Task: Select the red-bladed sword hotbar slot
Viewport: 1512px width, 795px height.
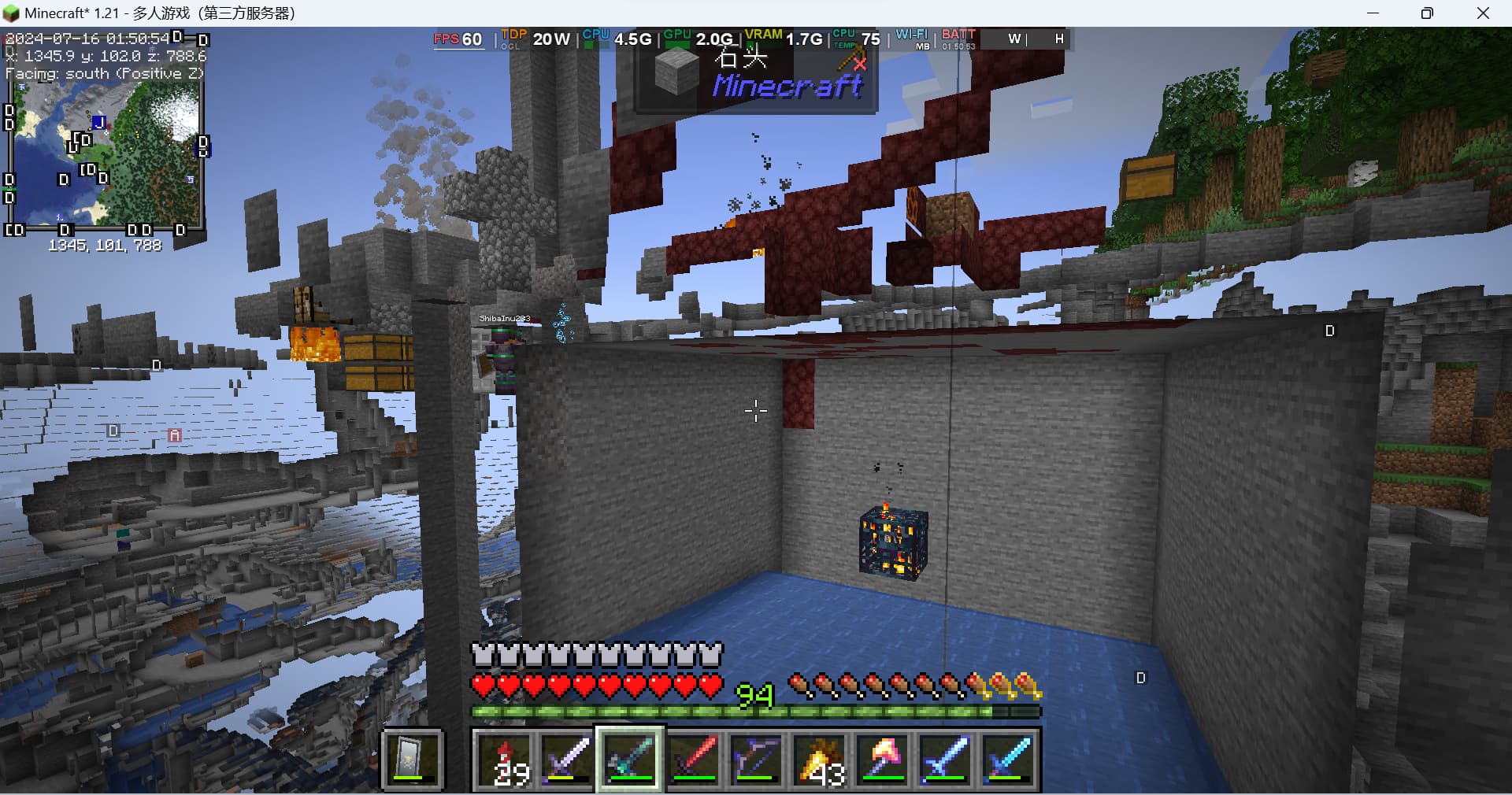Action: click(x=694, y=760)
